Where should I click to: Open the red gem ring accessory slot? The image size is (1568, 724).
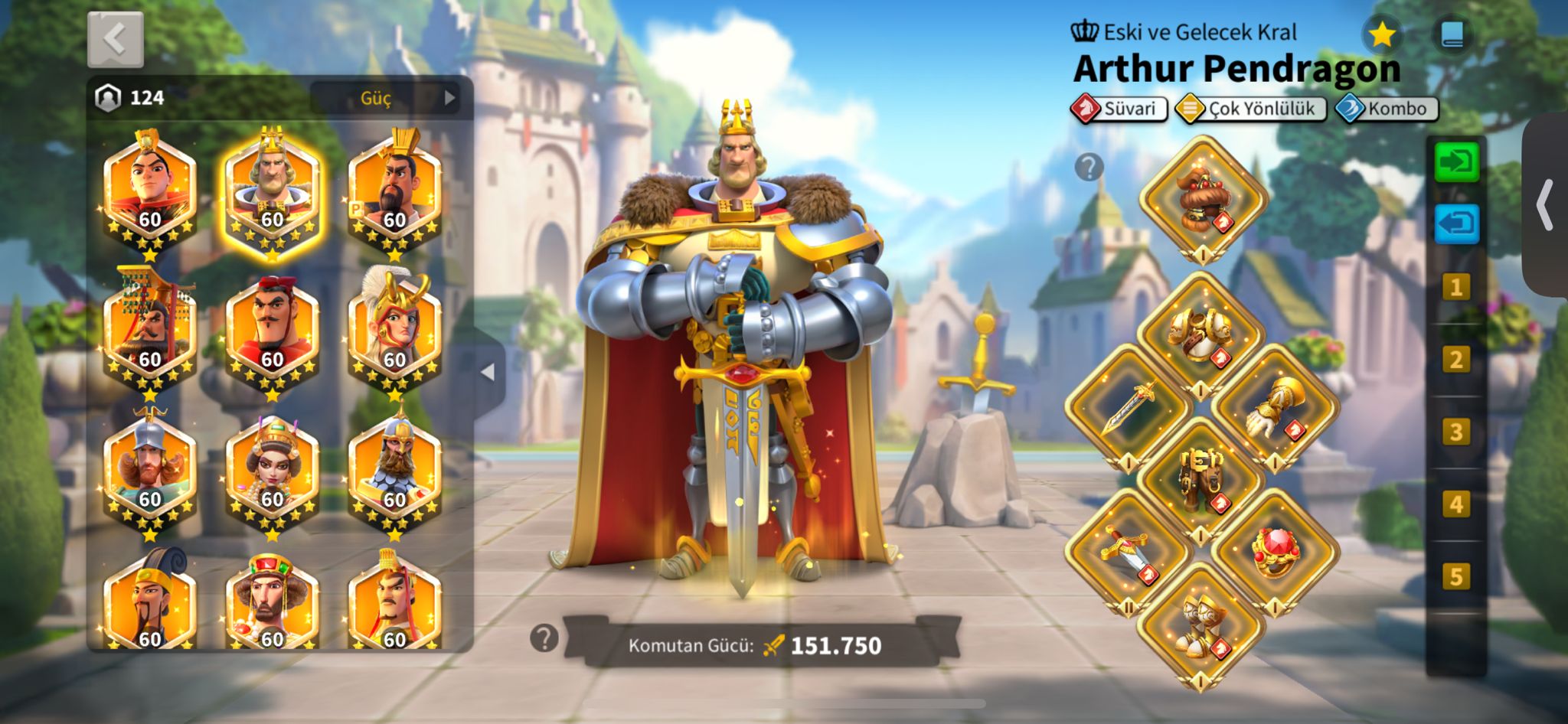click(1274, 551)
